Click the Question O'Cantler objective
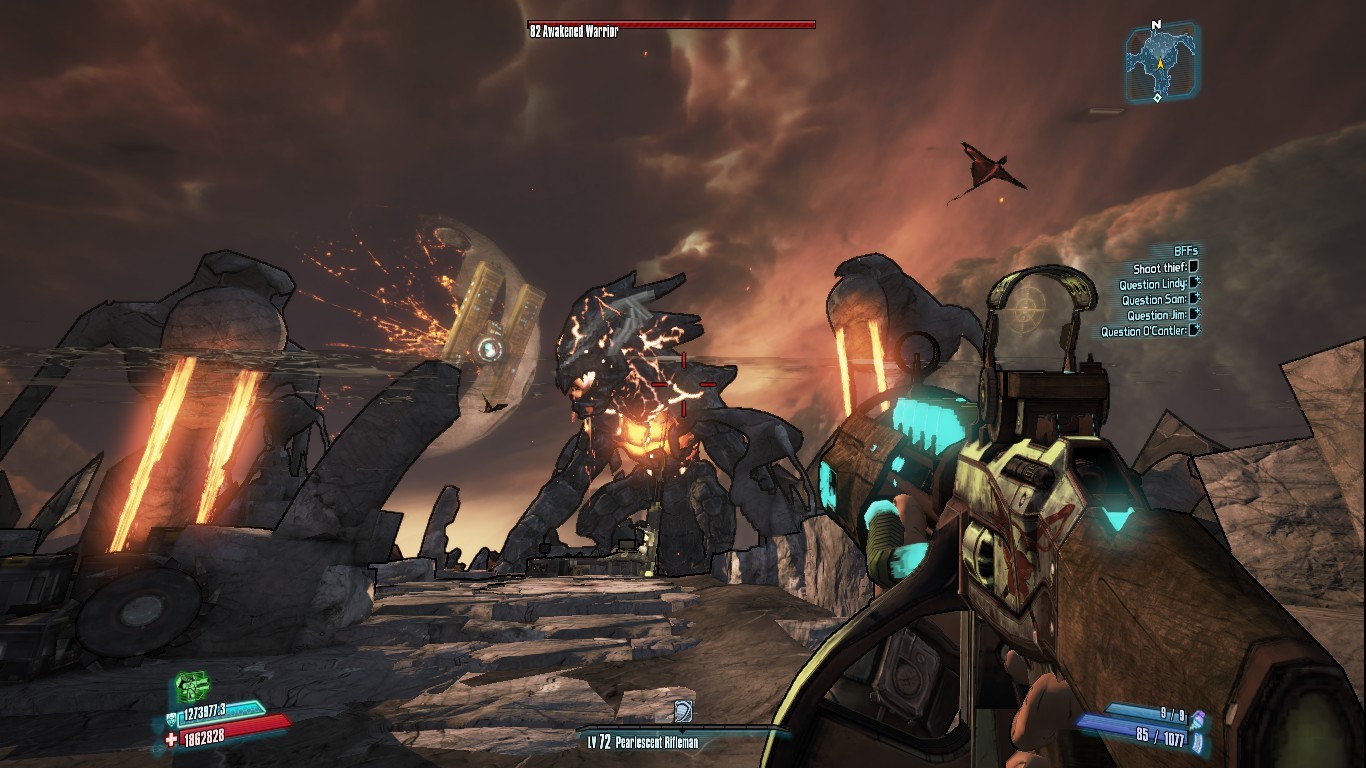The width and height of the screenshot is (1366, 768). point(1144,332)
